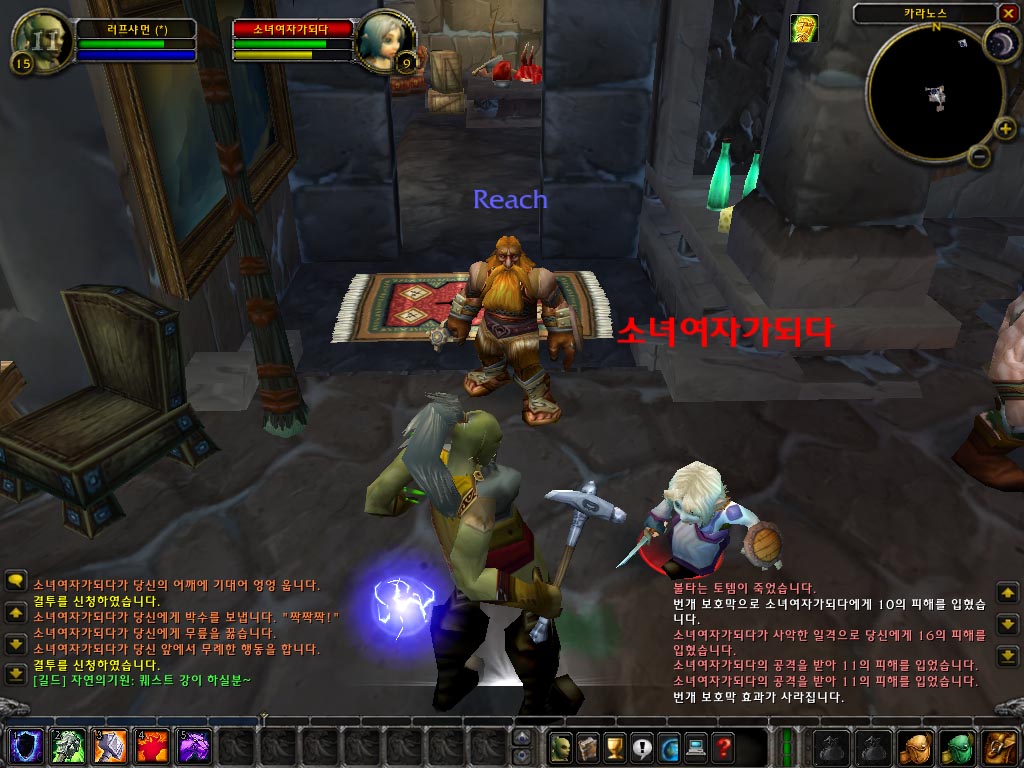The height and width of the screenshot is (768, 1024).
Task: Use the green hammer-wielding figure ability
Action: pos(65,746)
